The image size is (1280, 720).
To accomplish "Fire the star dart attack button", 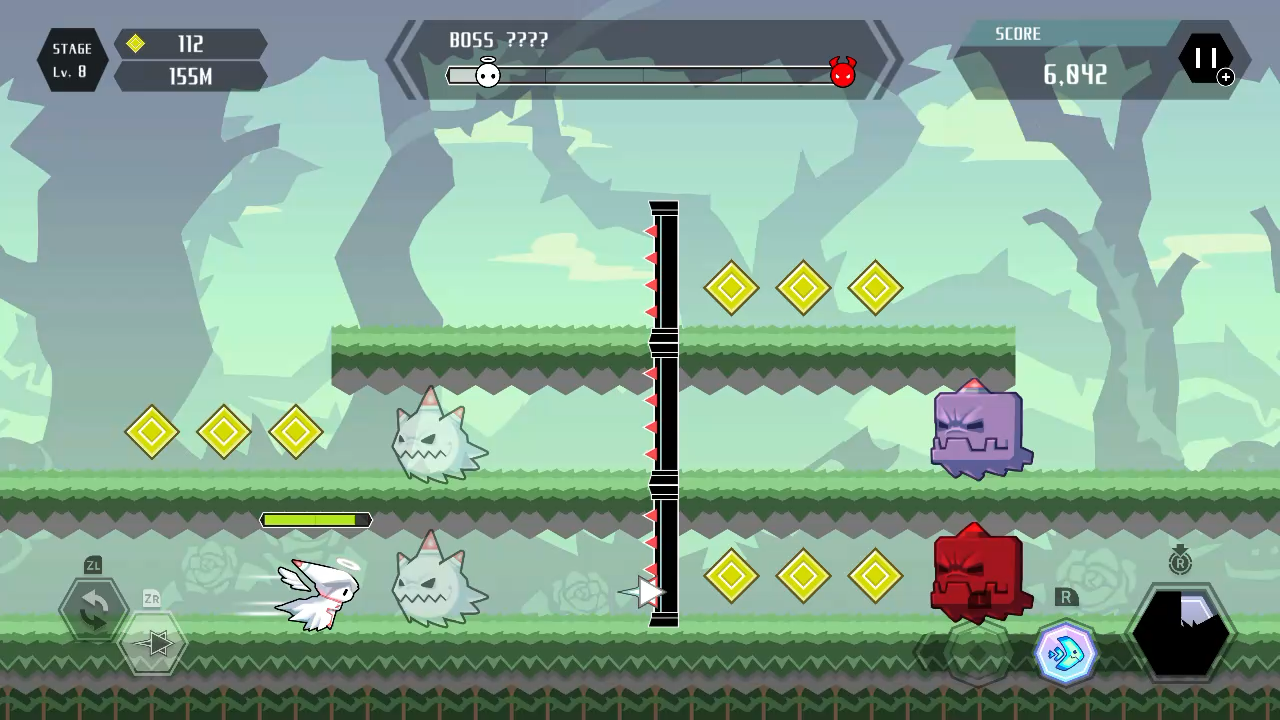I will [x=153, y=643].
